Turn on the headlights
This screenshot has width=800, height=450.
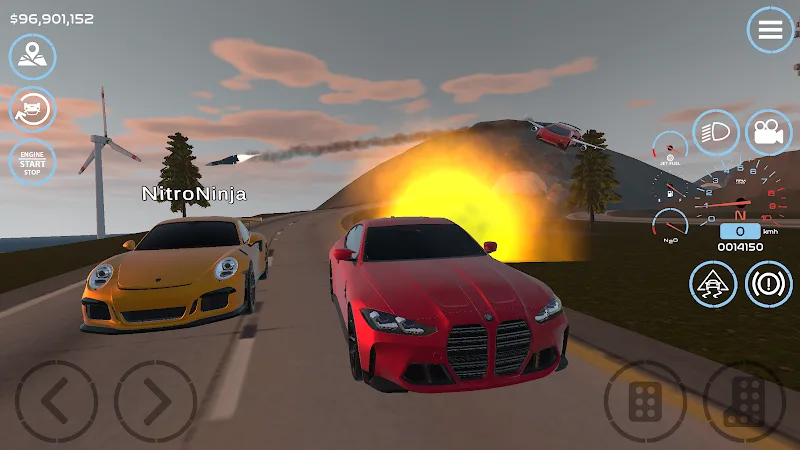(717, 134)
